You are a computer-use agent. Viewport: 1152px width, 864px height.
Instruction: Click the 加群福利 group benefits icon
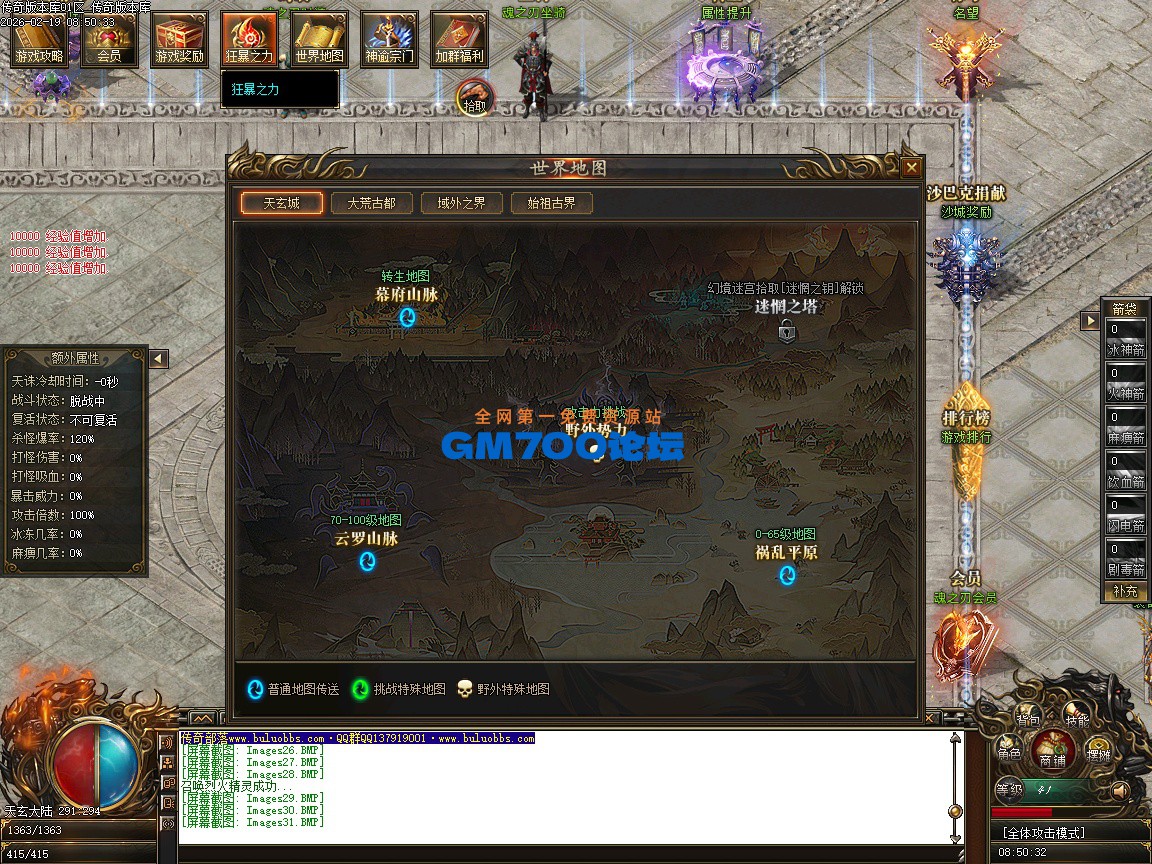pos(460,38)
